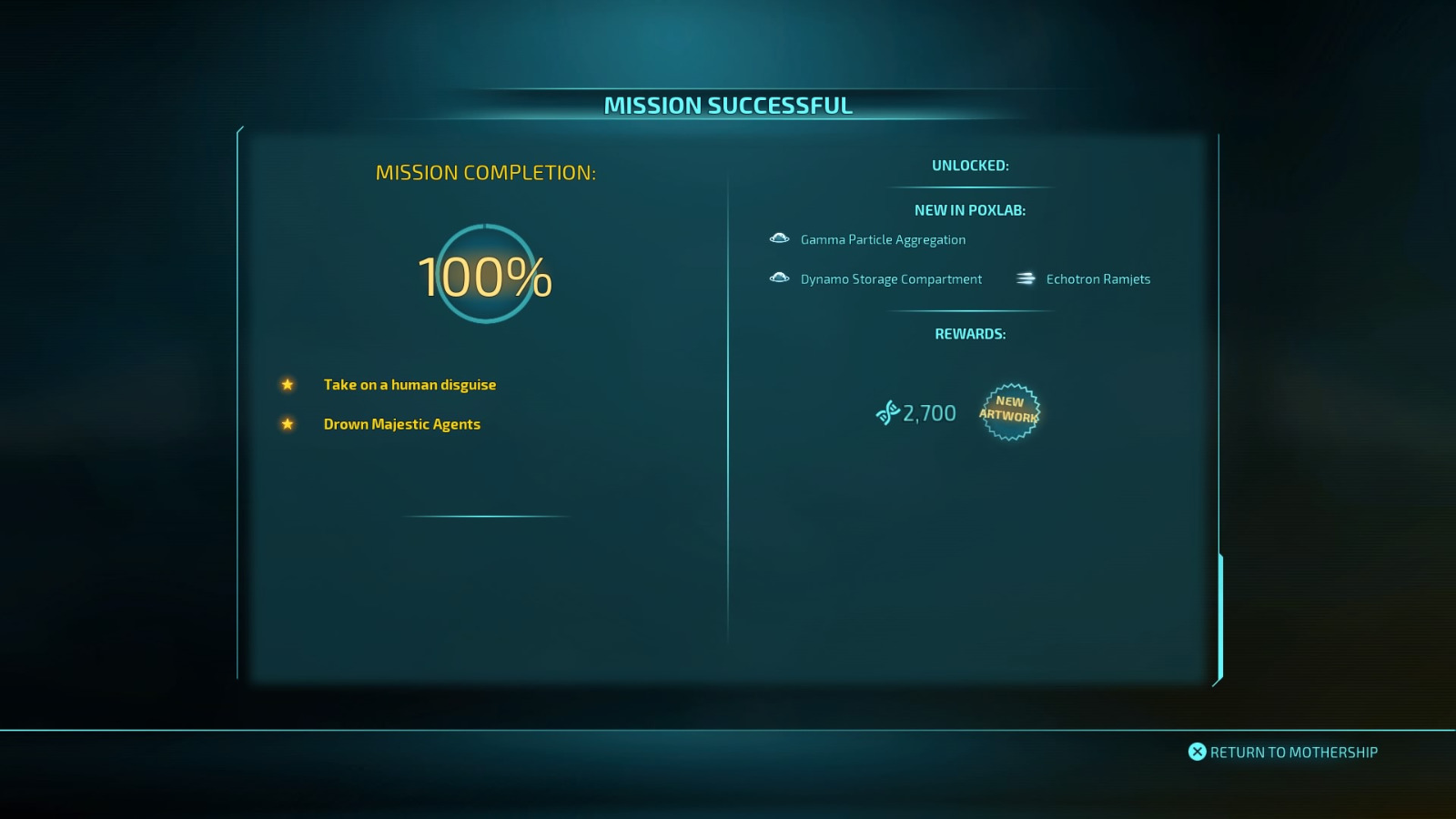Open the New Artwork reward badge
This screenshot has height=819, width=1456.
click(1011, 412)
